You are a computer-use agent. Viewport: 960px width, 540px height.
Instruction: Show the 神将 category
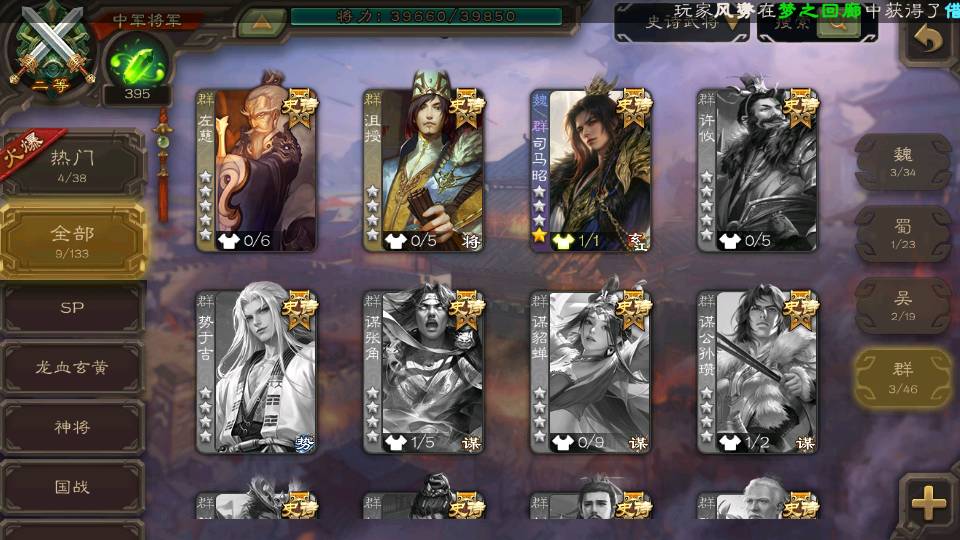[x=72, y=427]
